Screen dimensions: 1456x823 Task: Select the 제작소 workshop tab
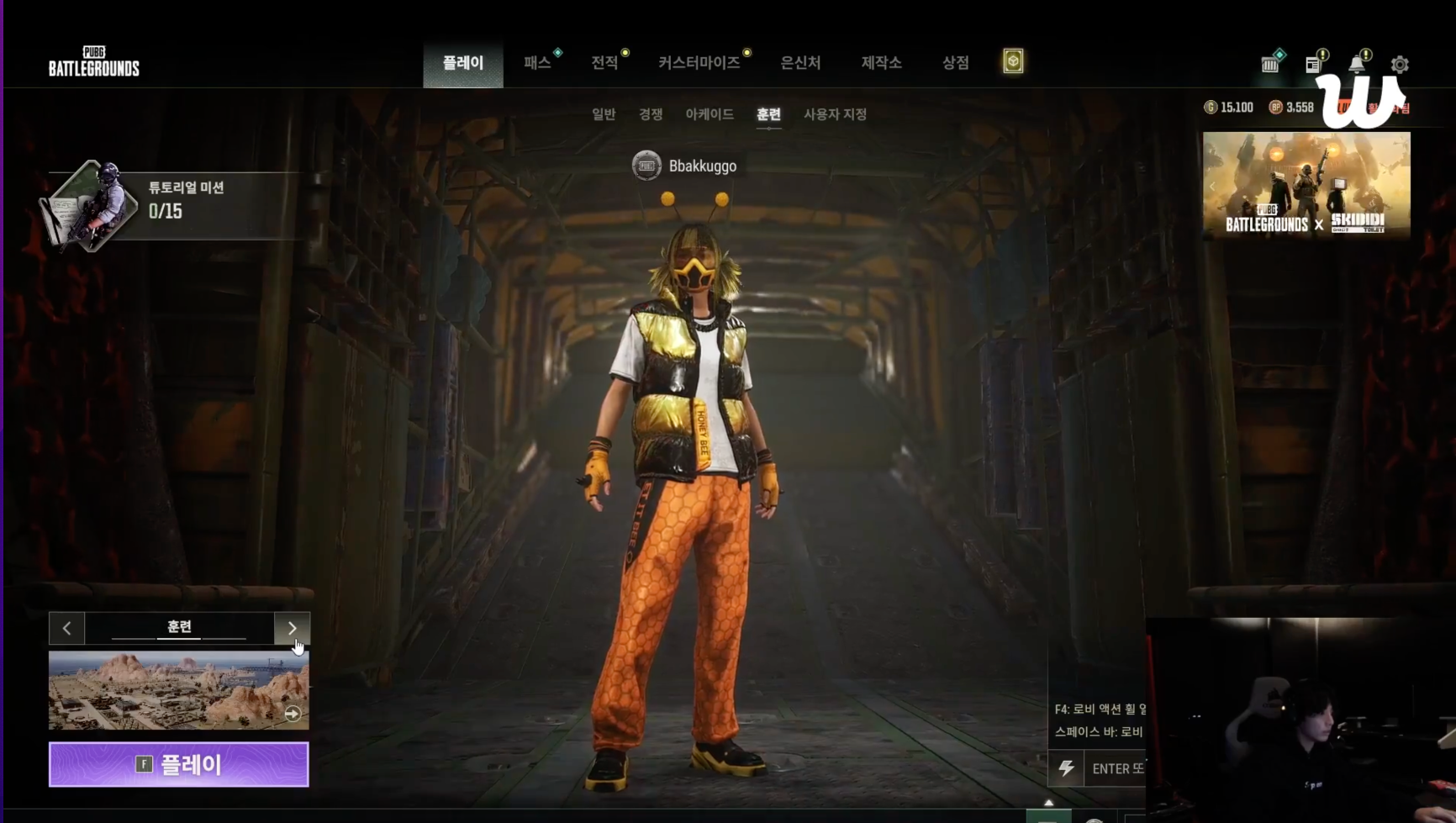pyautogui.click(x=881, y=63)
